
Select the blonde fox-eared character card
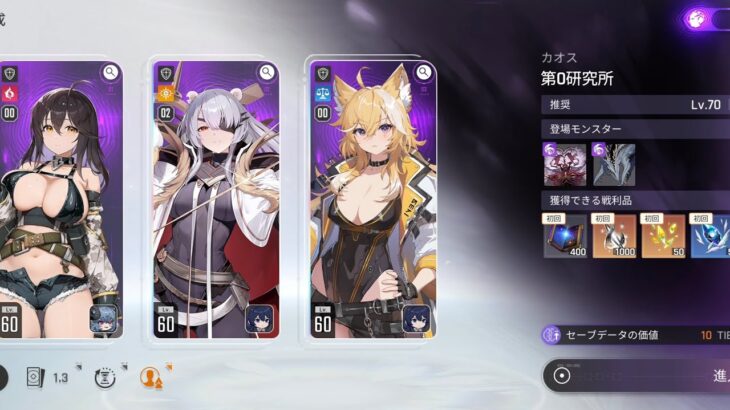(372, 200)
